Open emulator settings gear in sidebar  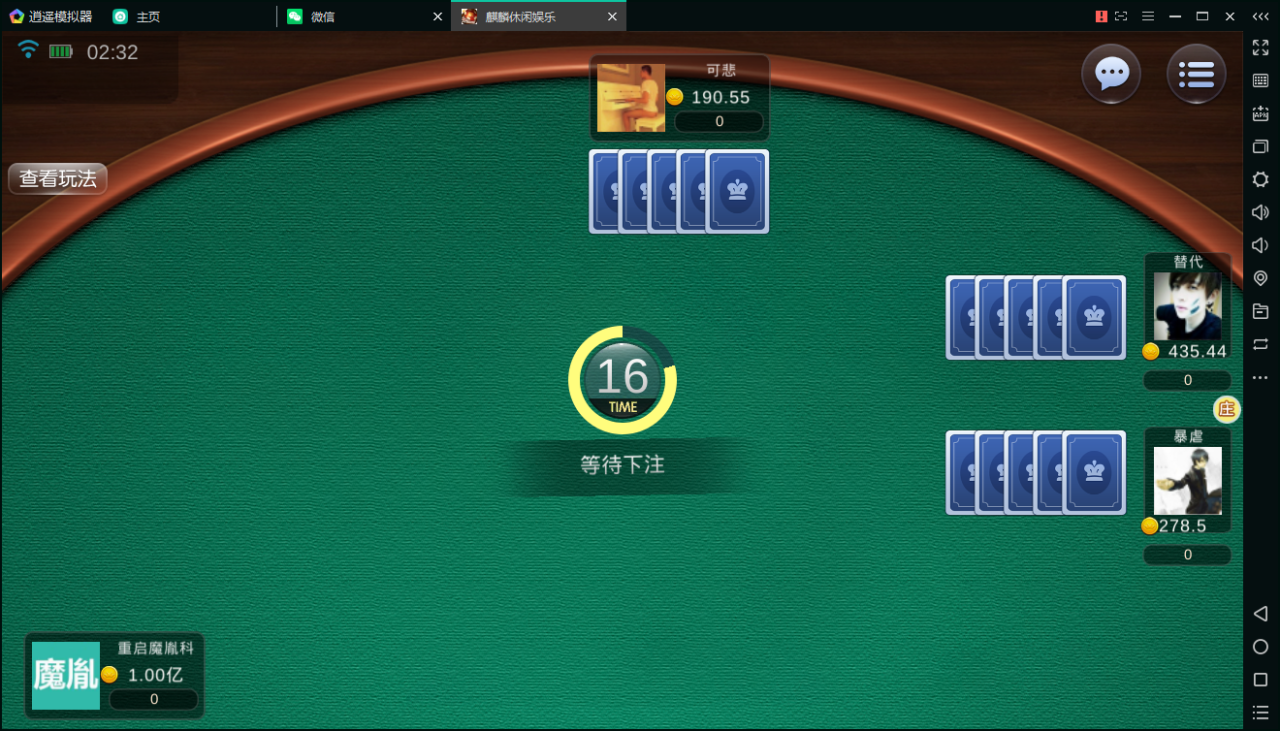pos(1260,179)
